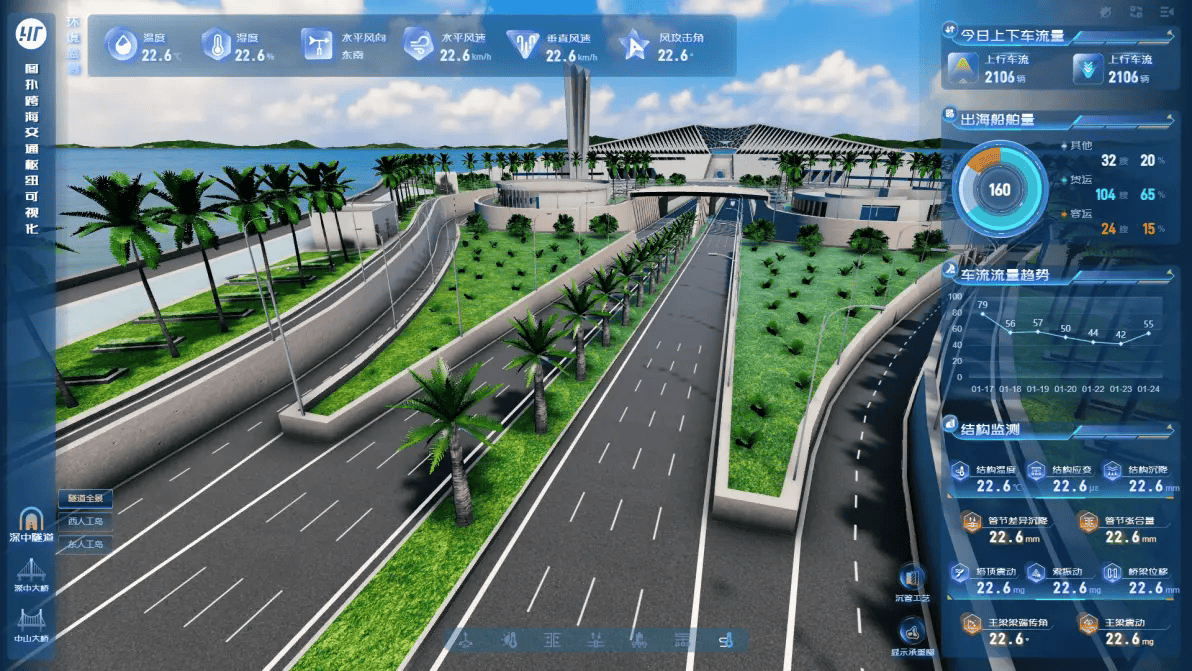
Task: Select the 深中隧道 tunnel view
Action: pyautogui.click(x=29, y=524)
